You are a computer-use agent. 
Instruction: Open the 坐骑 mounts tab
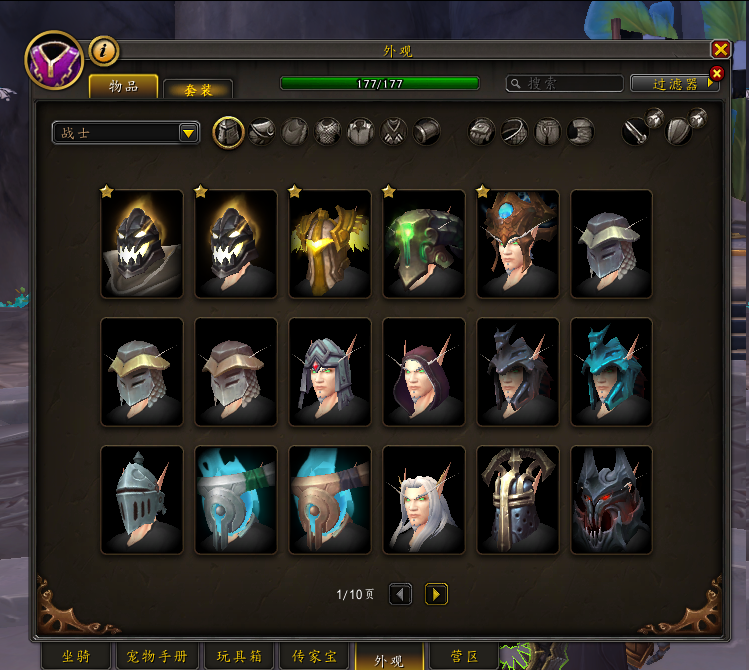coord(77,657)
